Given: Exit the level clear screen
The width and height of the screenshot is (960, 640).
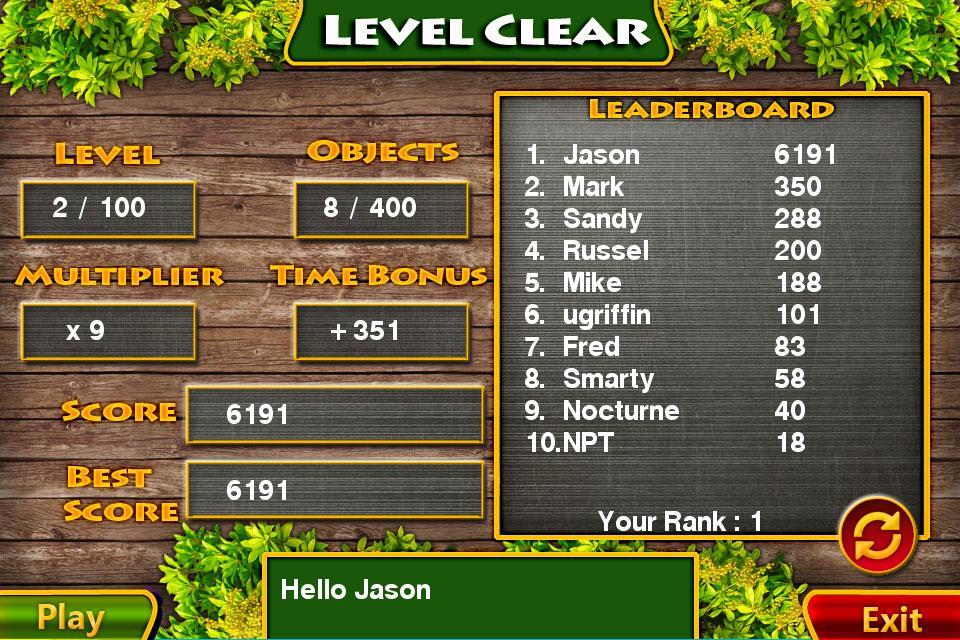Looking at the screenshot, I should point(888,617).
